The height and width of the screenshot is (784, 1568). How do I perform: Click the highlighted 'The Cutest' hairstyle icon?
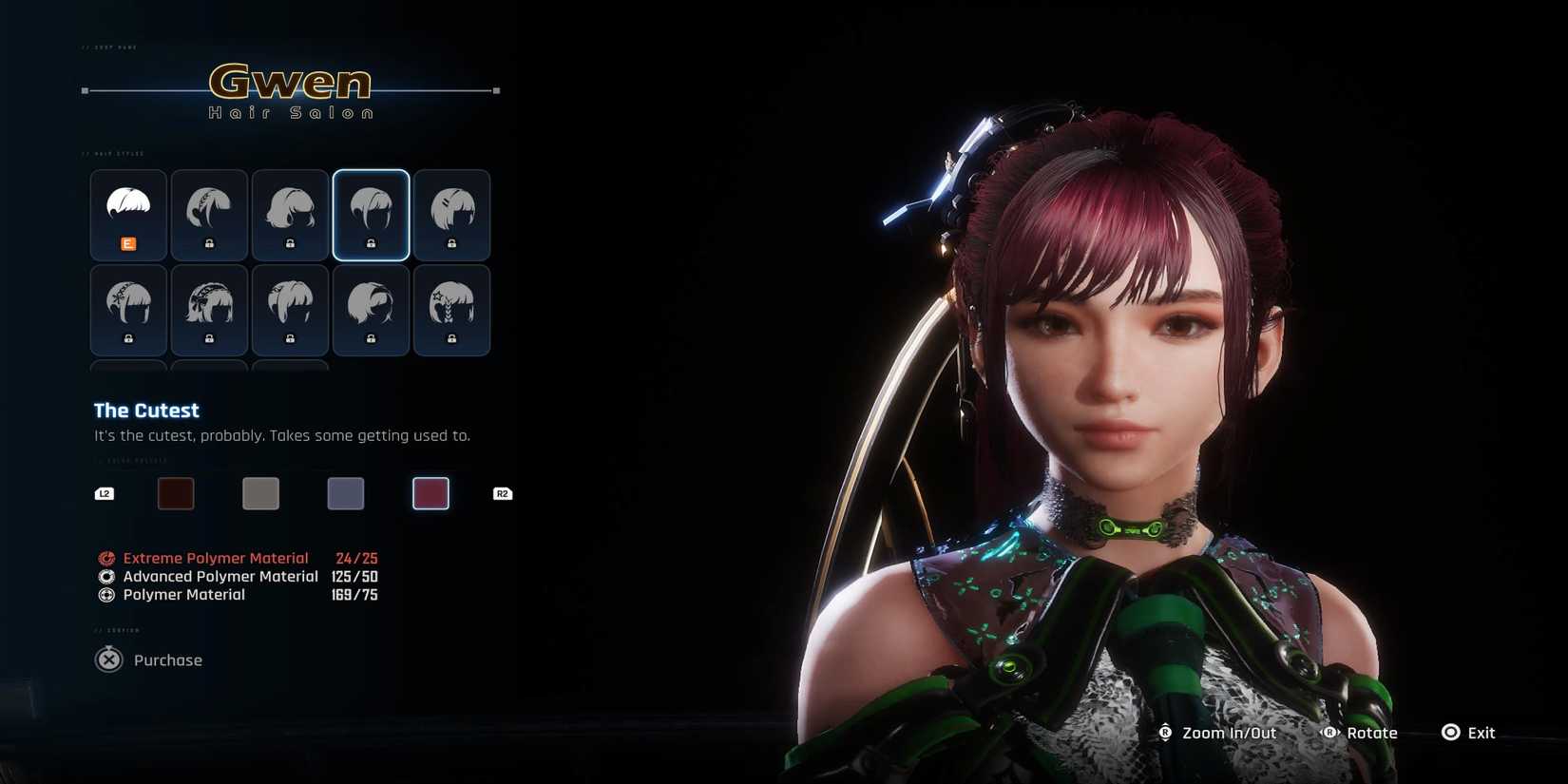tap(371, 214)
